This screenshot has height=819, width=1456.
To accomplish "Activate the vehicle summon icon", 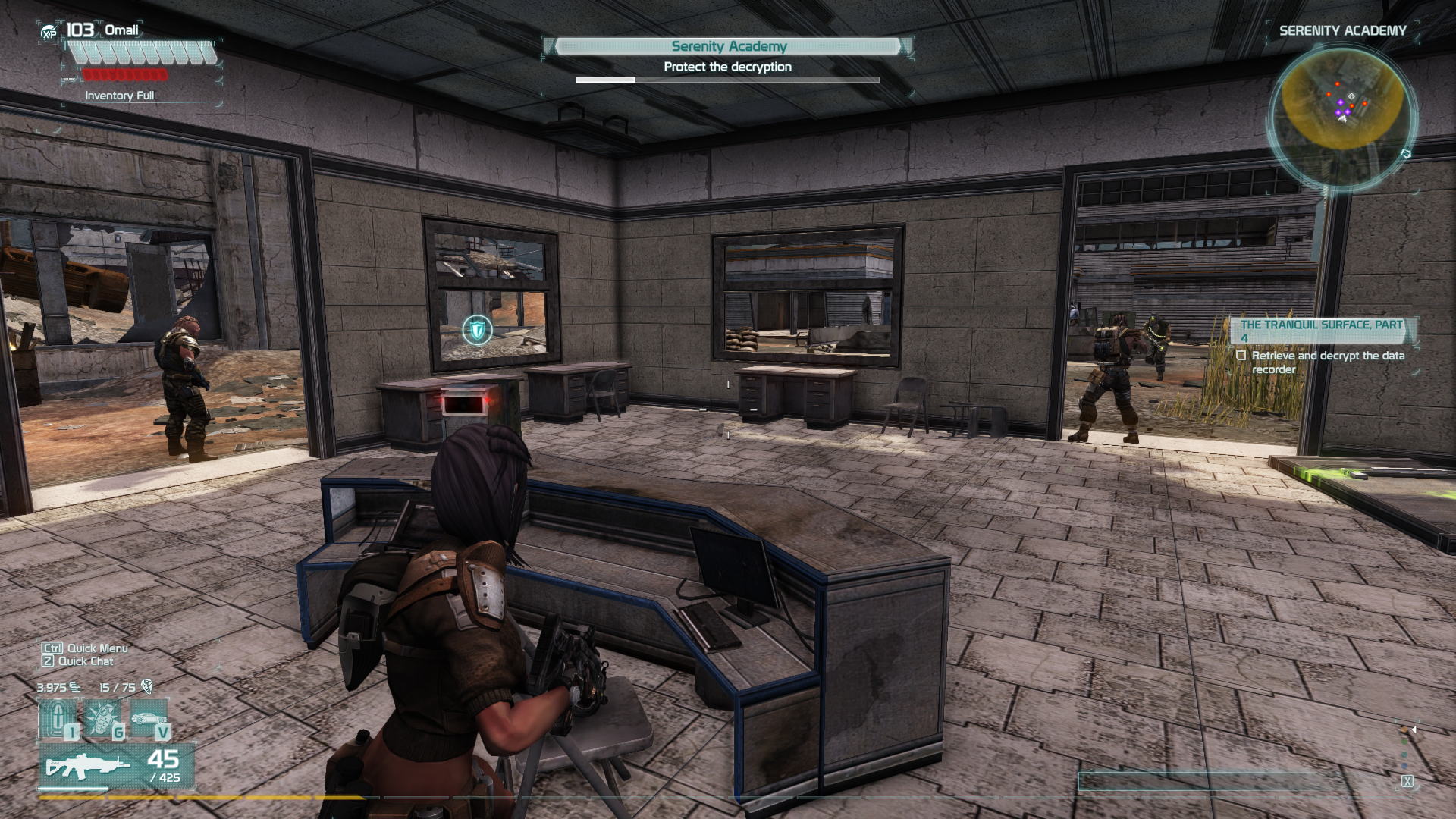I will 149,718.
